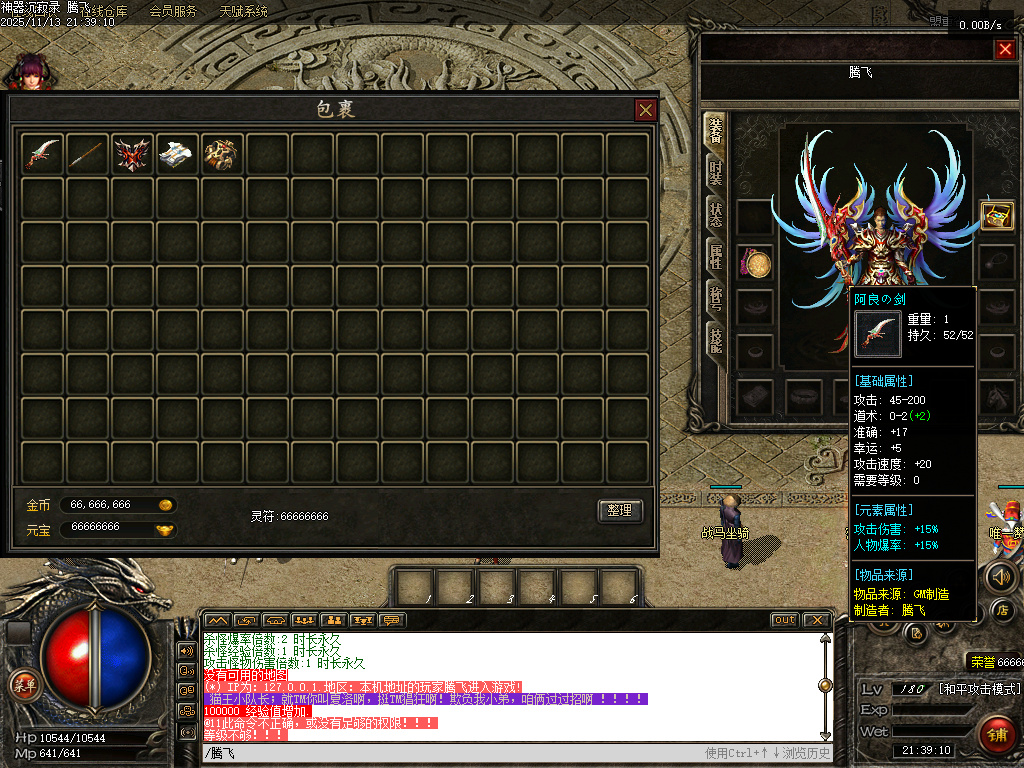Viewport: 1024px width, 768px height.
Task: Open the 状态 status tab
Action: 716,215
